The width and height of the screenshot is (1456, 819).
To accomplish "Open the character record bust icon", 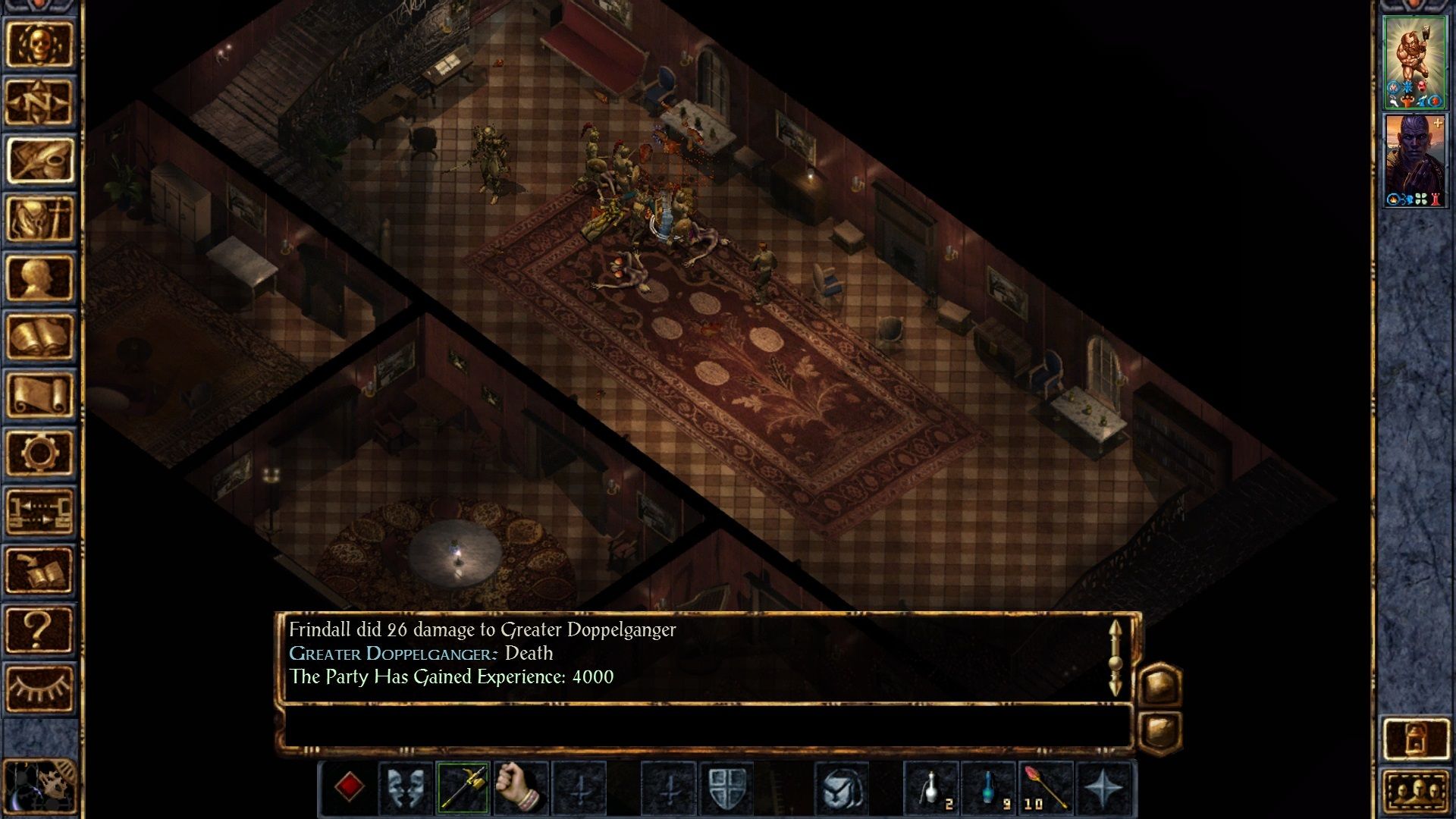I will tap(39, 278).
